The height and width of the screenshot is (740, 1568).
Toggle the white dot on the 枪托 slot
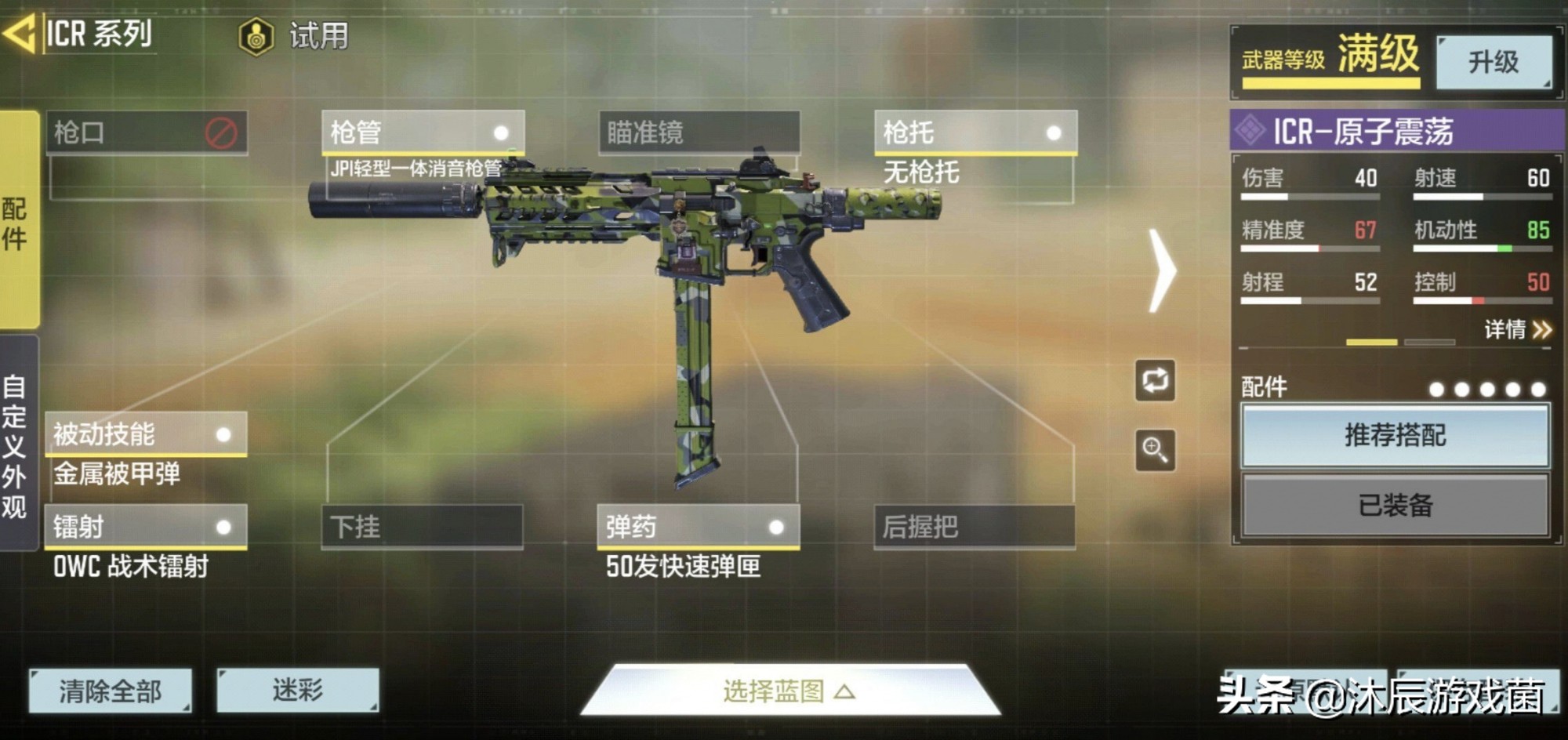(x=1055, y=133)
